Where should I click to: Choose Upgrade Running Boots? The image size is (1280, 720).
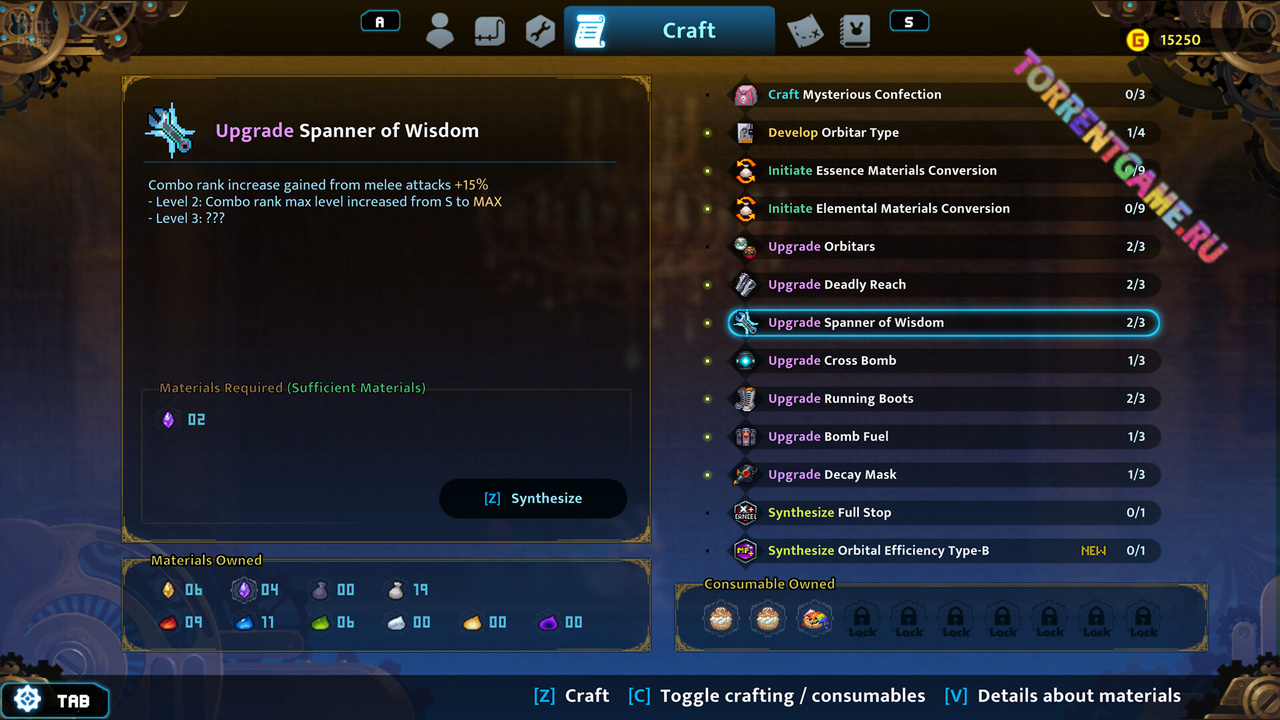coord(840,399)
